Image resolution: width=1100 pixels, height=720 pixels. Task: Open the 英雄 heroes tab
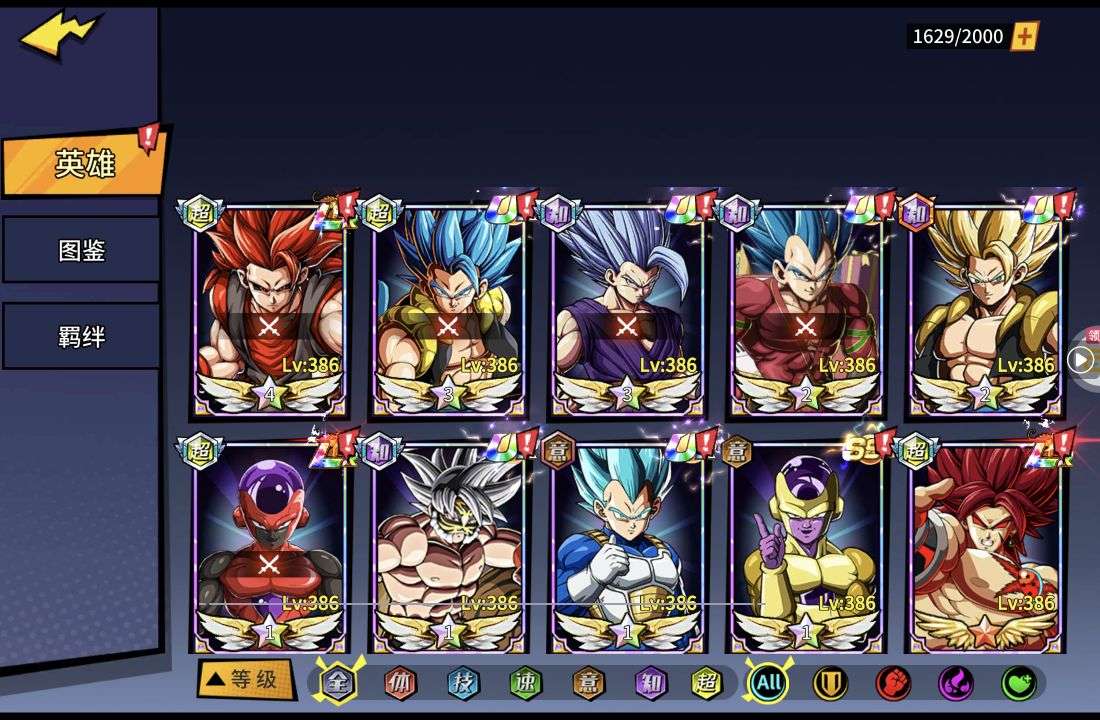84,164
